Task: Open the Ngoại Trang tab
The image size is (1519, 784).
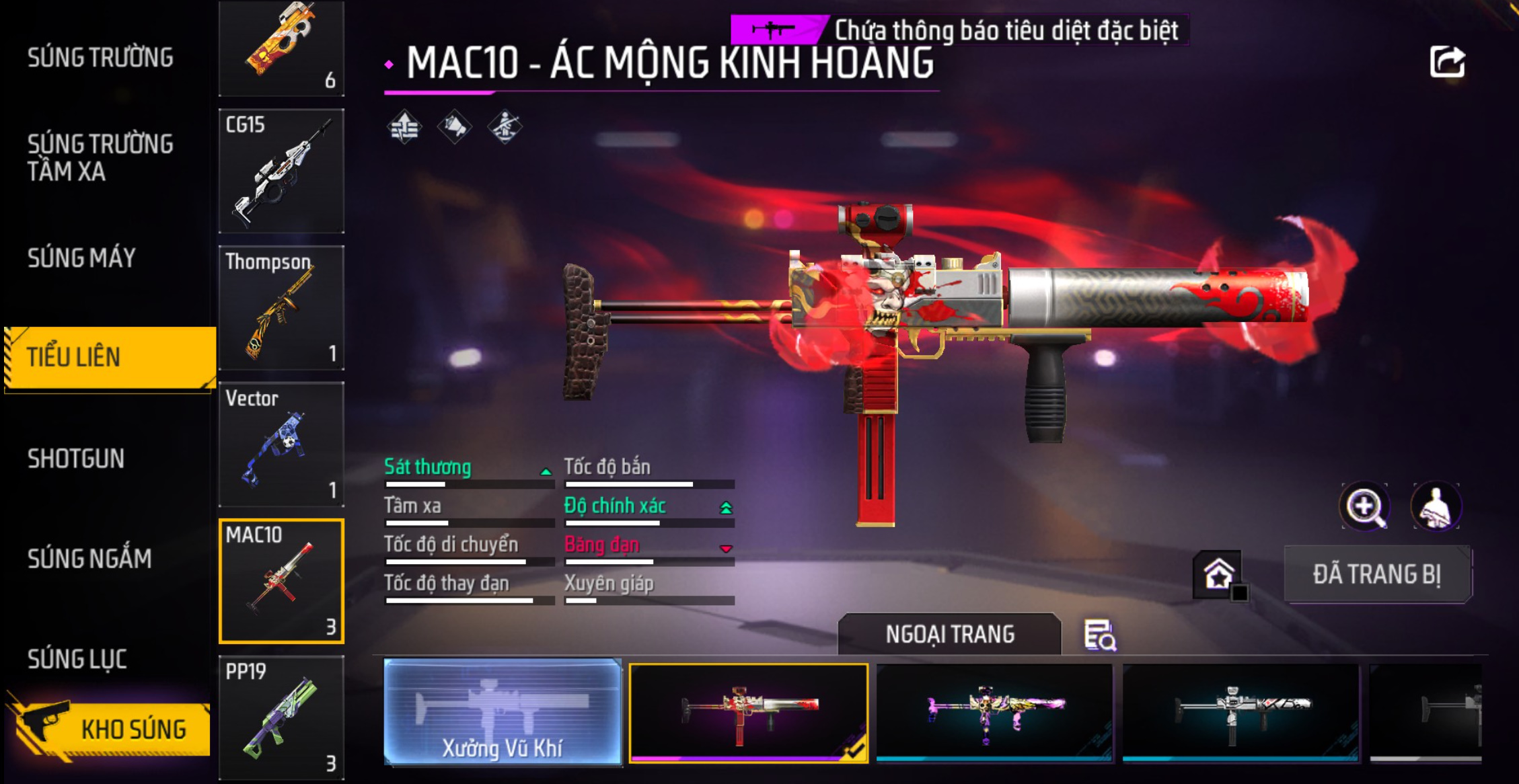Action: tap(949, 634)
